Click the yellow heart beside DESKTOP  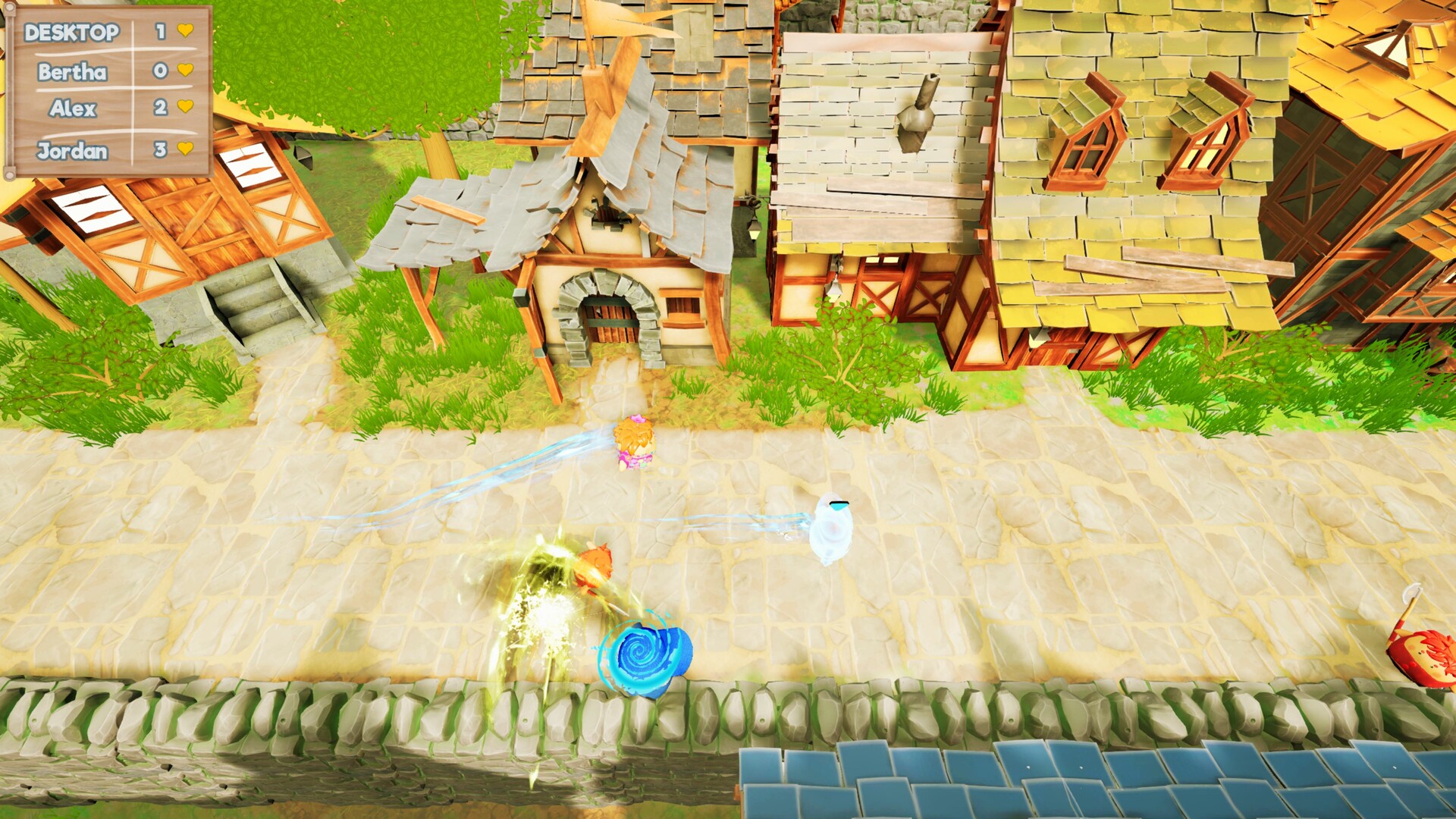[x=184, y=33]
